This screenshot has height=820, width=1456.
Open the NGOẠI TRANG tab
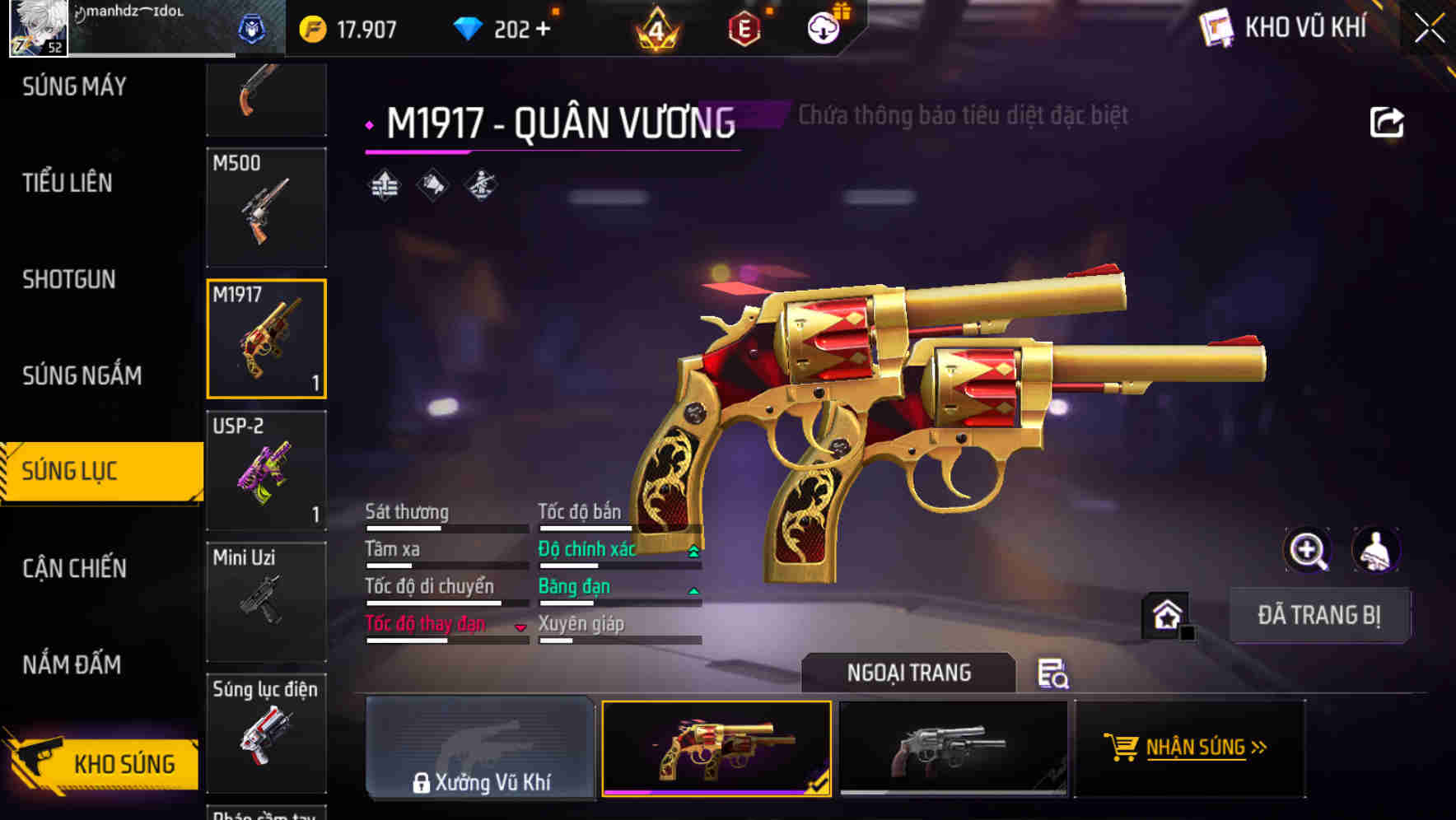tap(909, 673)
